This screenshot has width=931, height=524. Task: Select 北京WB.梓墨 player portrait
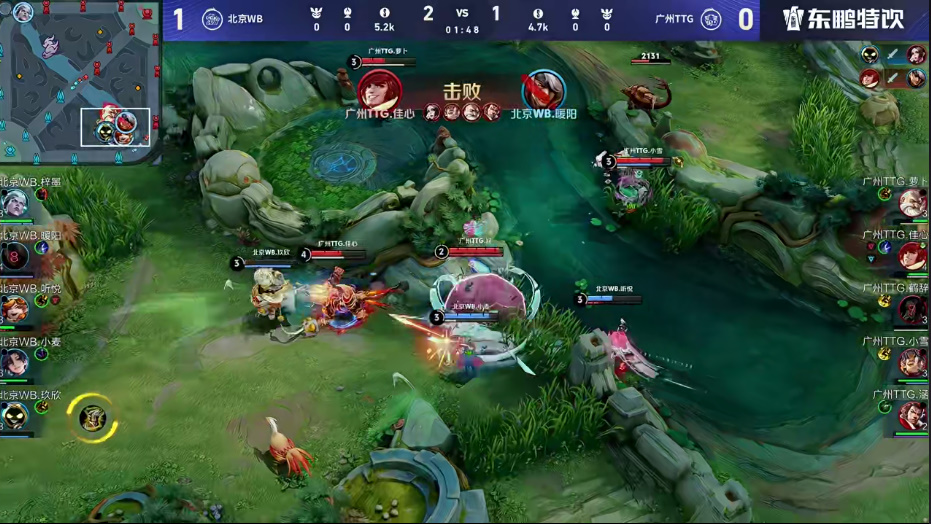click(14, 205)
